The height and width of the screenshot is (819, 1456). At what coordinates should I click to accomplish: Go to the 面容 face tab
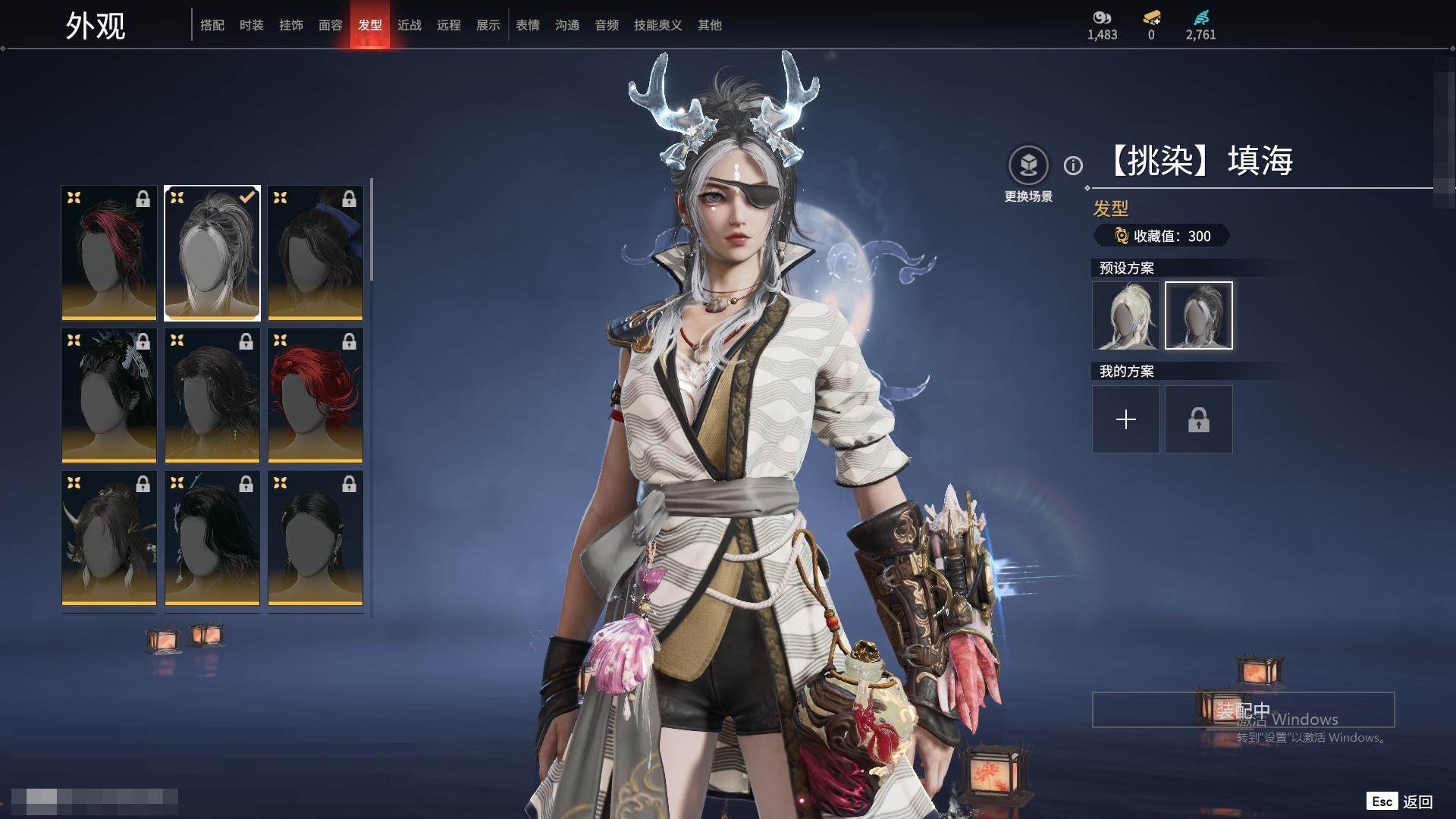[331, 25]
